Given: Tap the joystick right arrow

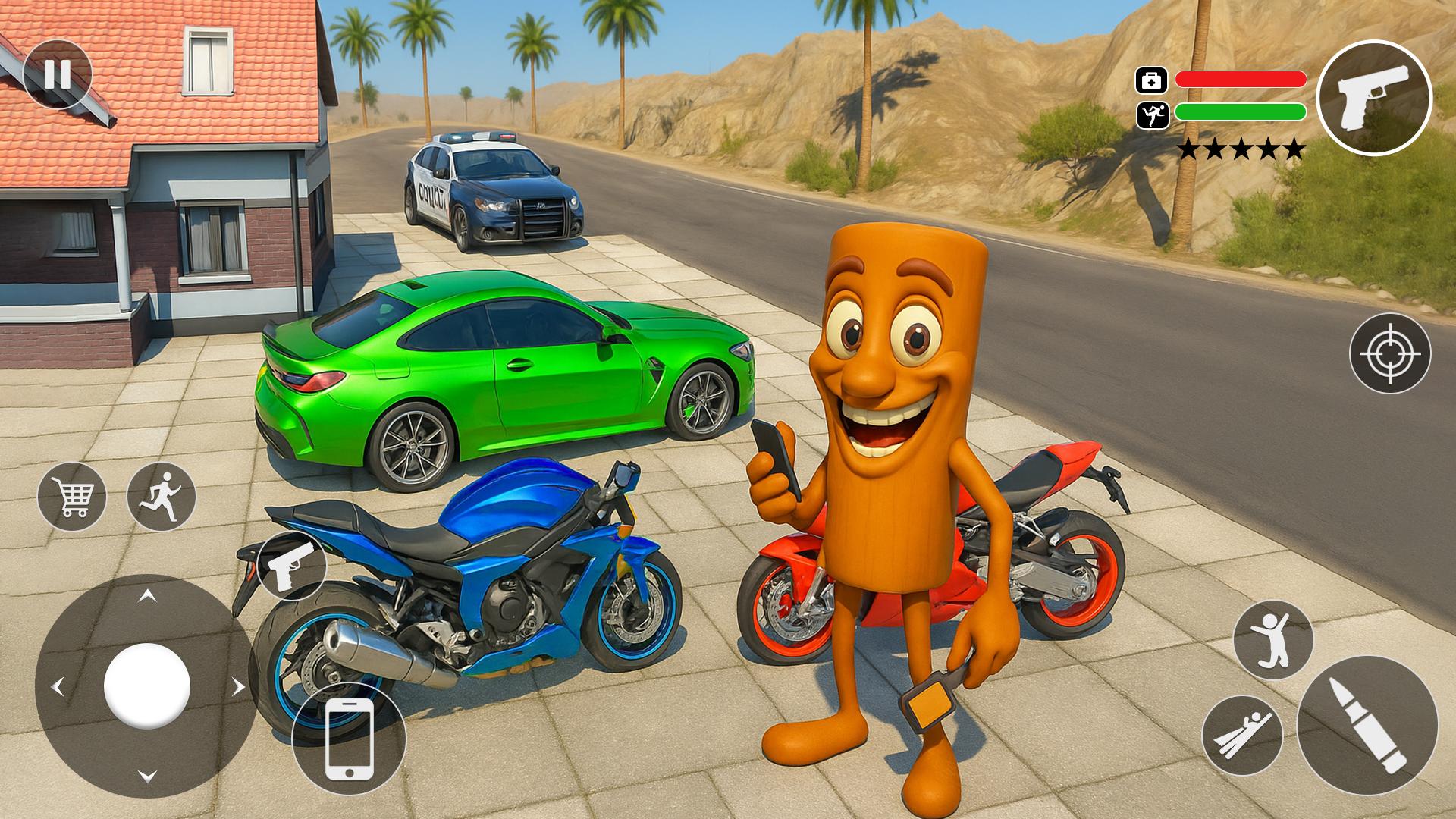Looking at the screenshot, I should (238, 687).
